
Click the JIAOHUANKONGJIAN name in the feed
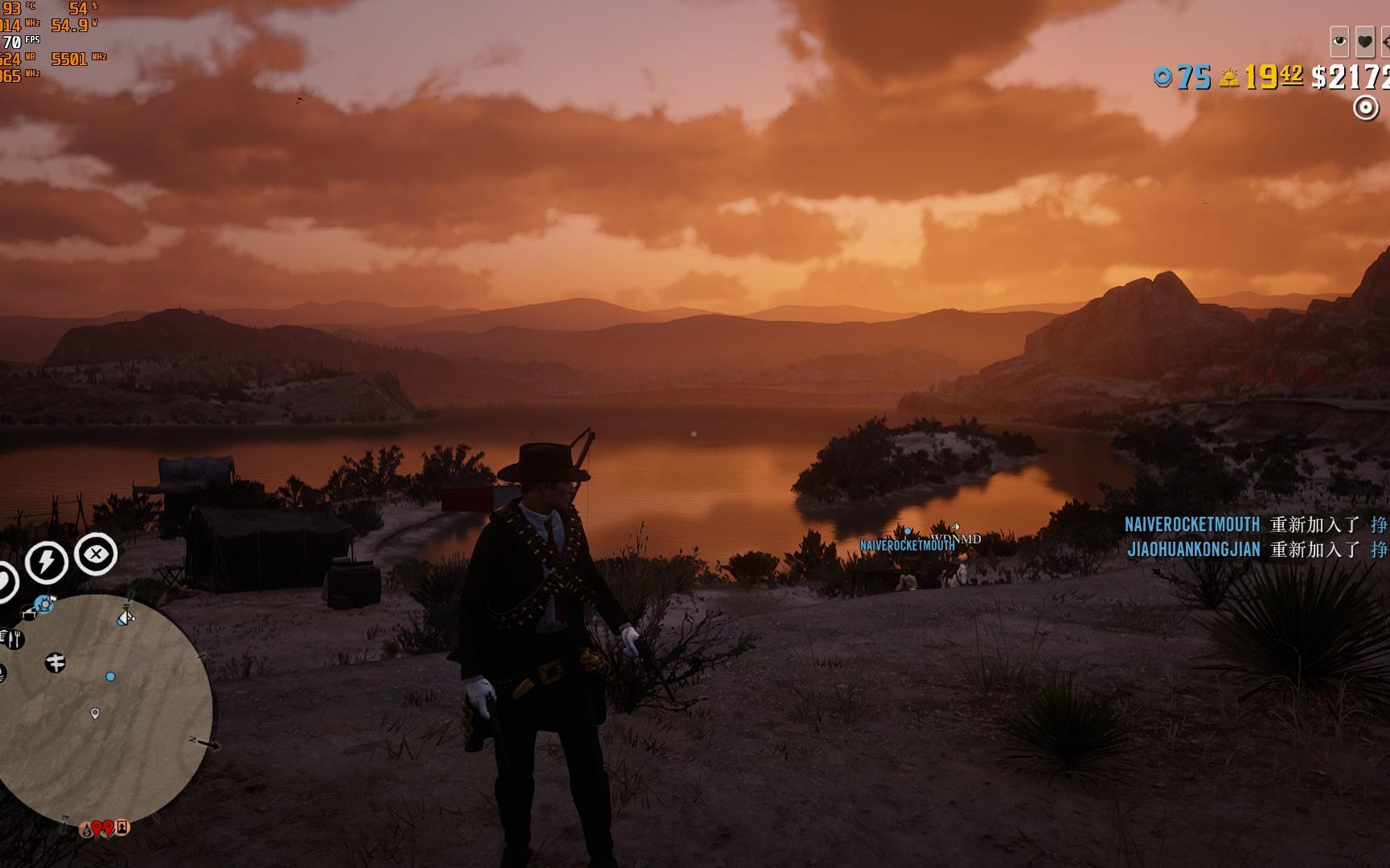1193,550
